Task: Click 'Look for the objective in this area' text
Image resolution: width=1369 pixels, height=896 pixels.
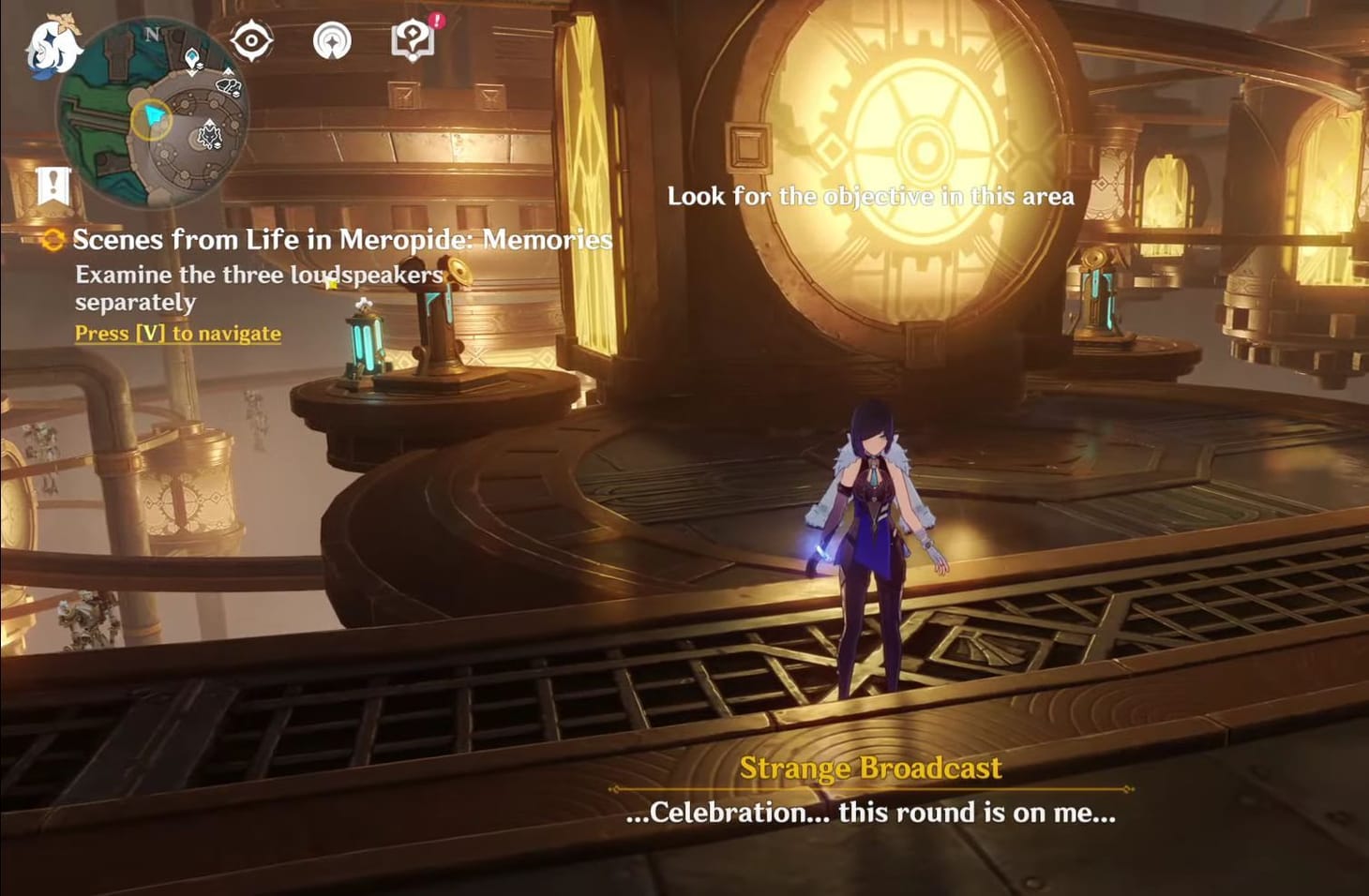Action: tap(870, 197)
